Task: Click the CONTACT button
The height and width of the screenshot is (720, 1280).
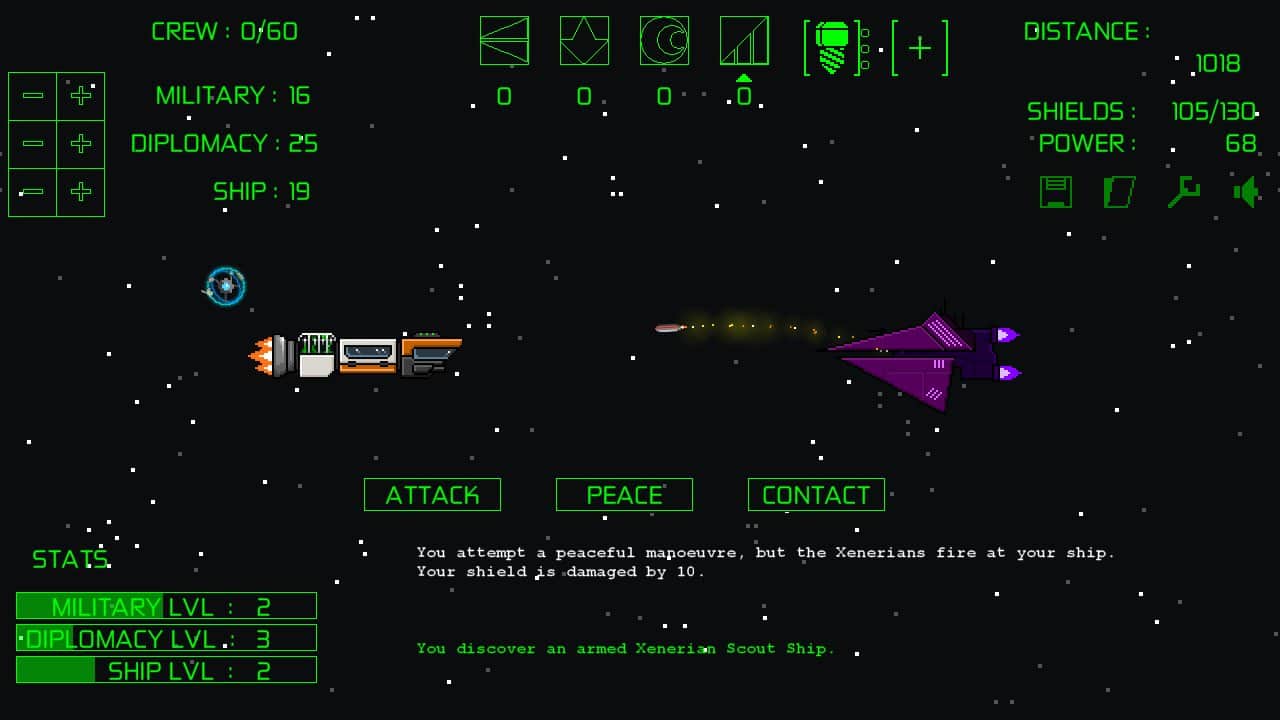Action: coord(816,495)
